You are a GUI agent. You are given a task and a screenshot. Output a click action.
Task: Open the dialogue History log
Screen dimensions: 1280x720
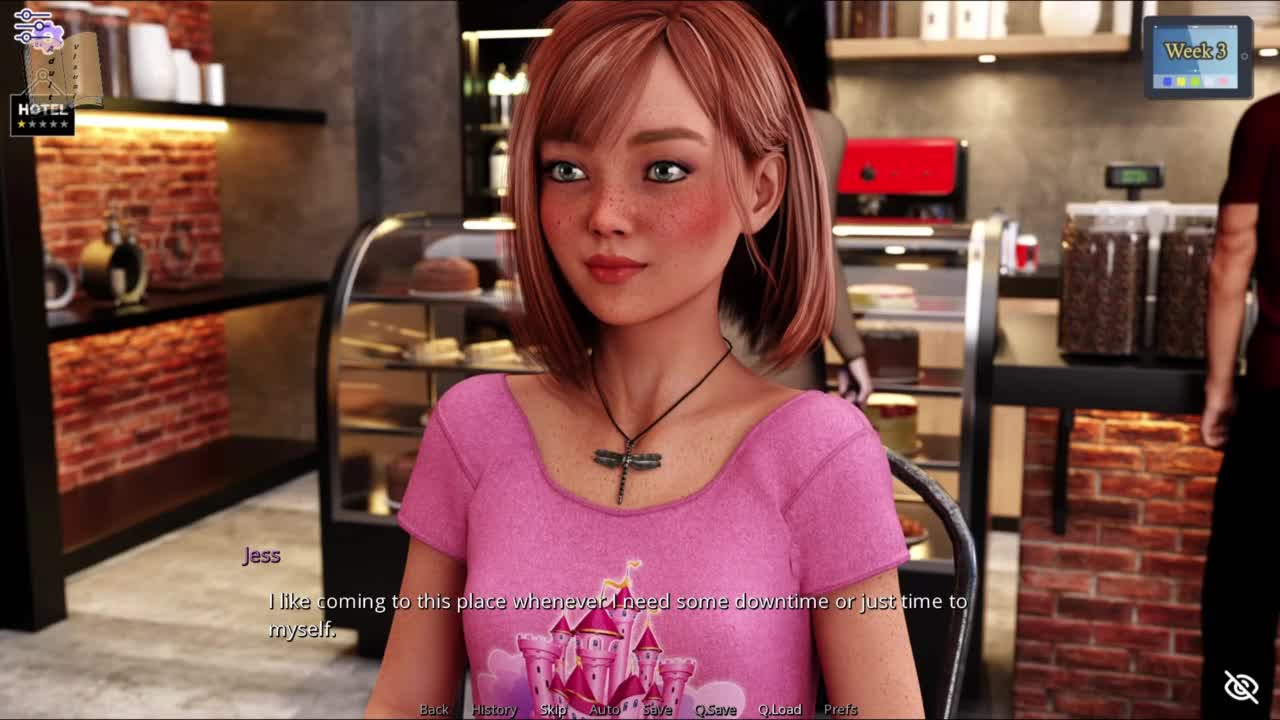click(x=494, y=709)
